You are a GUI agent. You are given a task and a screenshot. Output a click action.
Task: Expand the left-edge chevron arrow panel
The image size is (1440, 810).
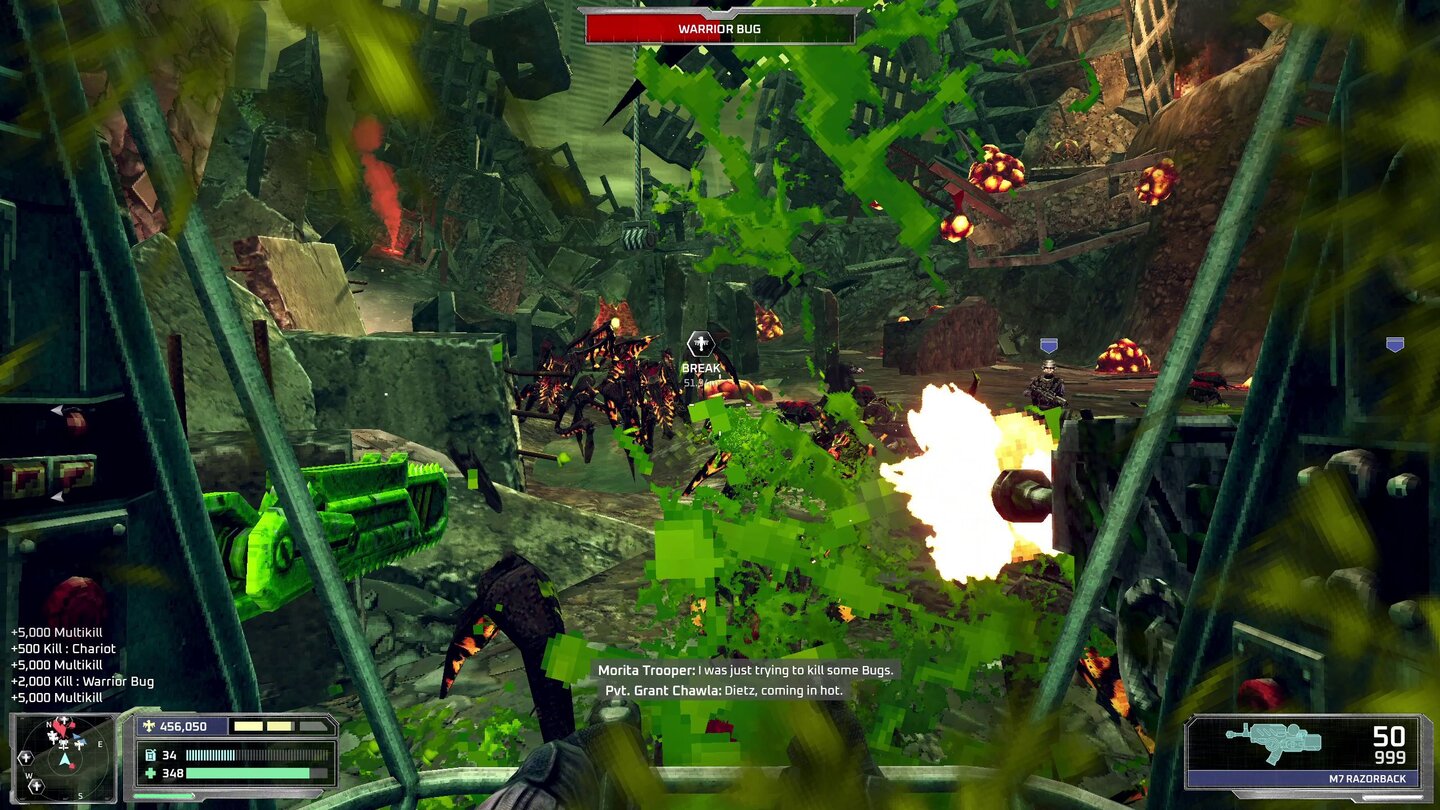click(58, 497)
